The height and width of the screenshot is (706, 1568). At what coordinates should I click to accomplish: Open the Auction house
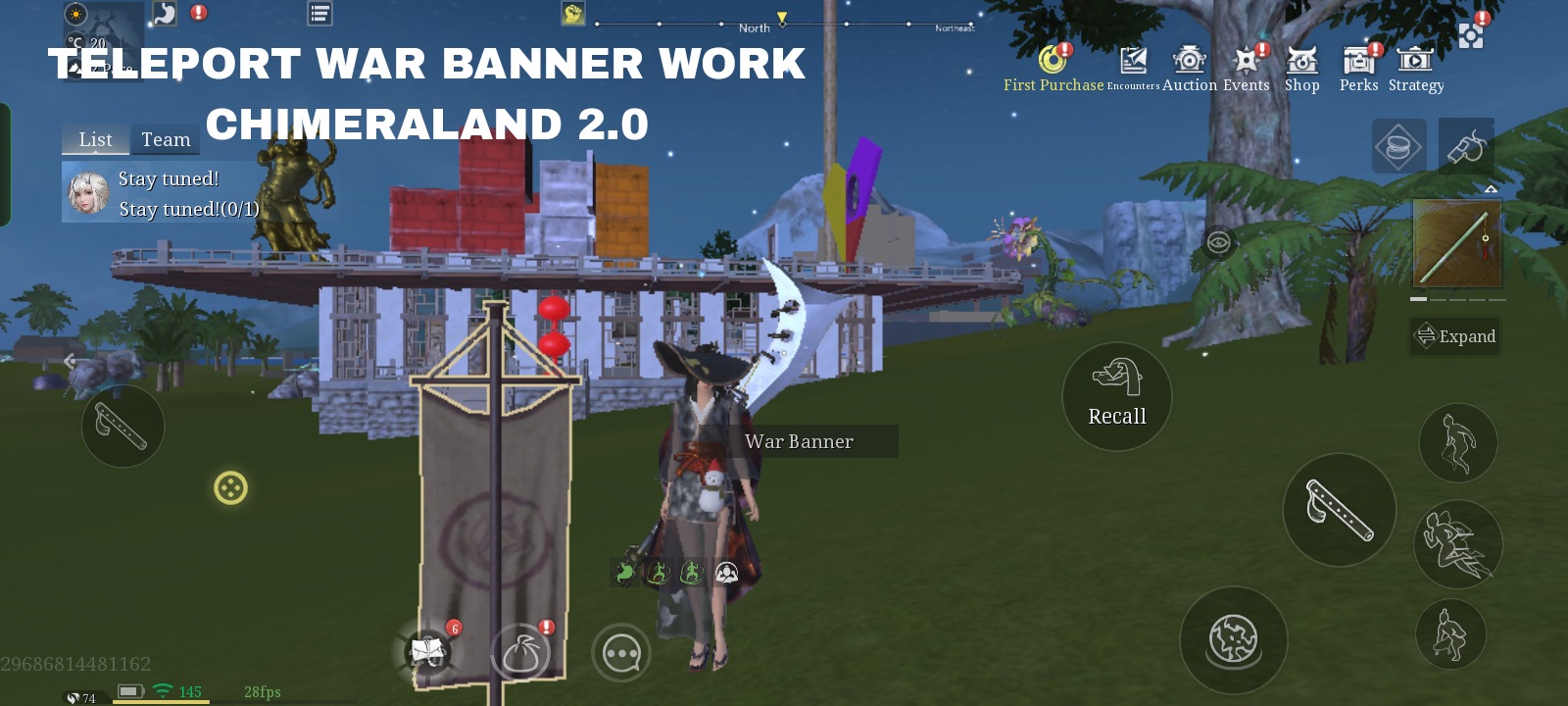1190,68
